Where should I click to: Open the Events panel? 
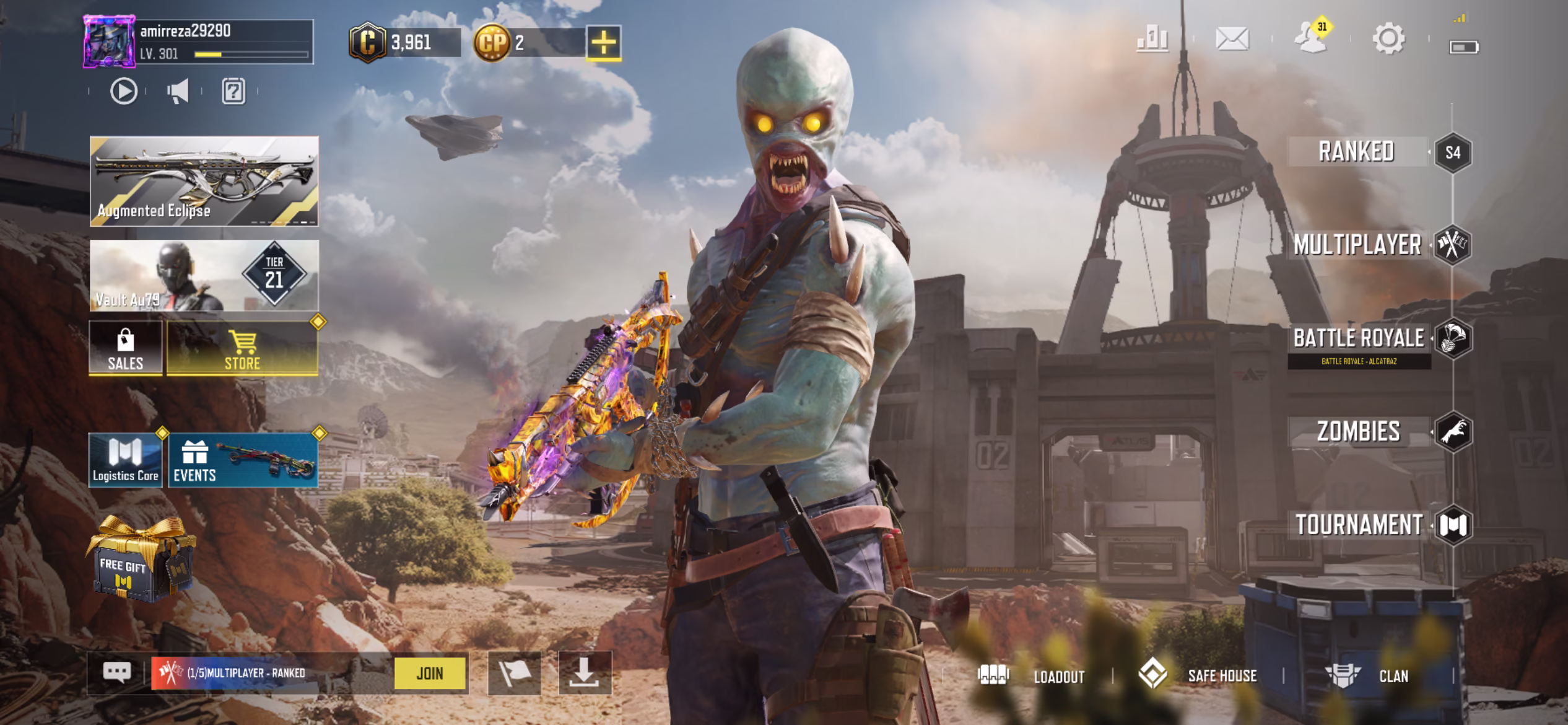(x=243, y=460)
